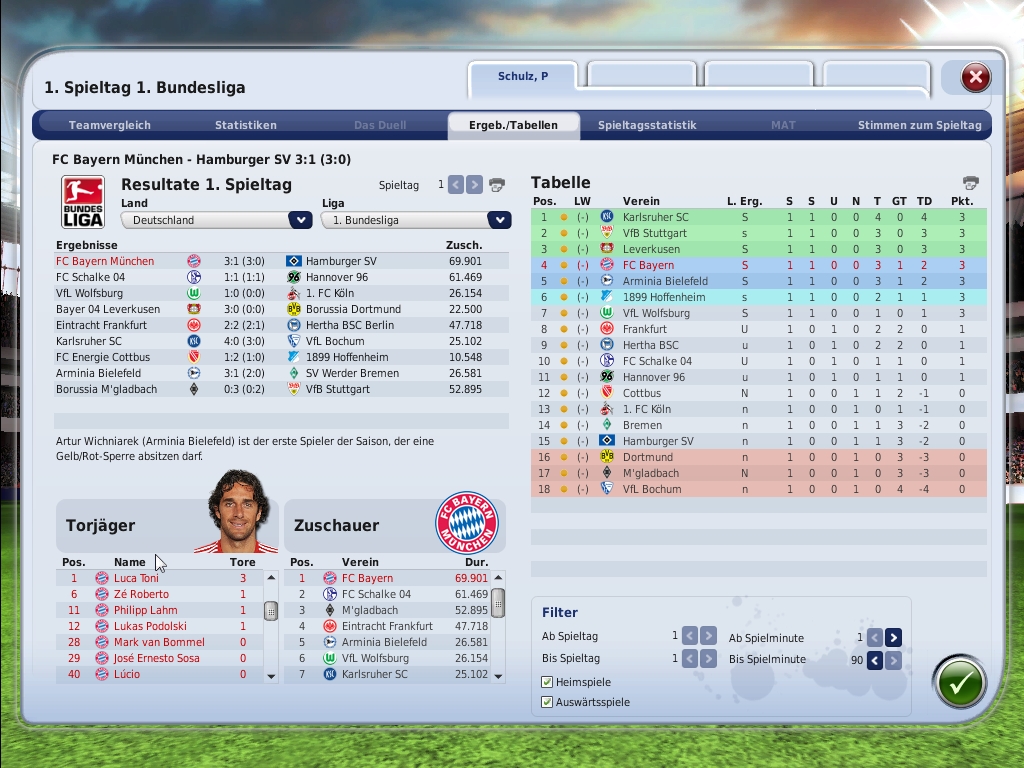The width and height of the screenshot is (1024, 768).
Task: Decrease the Bis Spielminute filter value
Action: pos(874,660)
